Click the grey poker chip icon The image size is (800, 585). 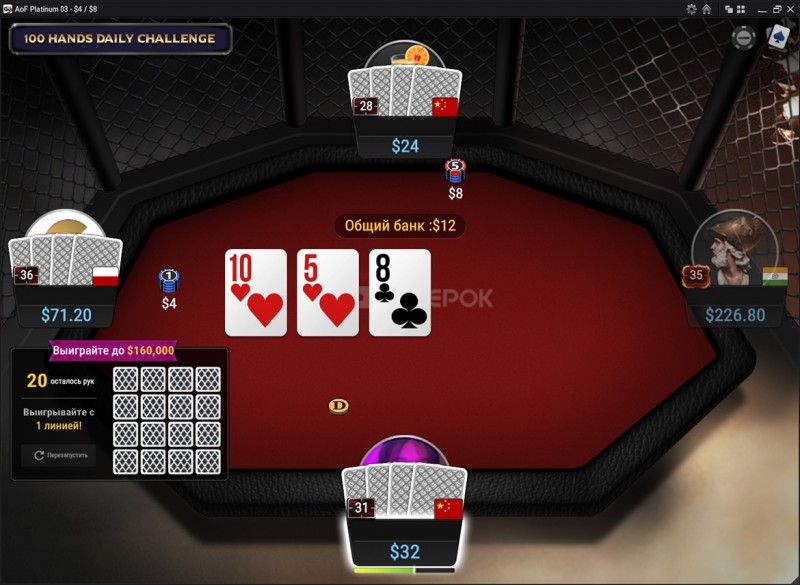pos(744,38)
